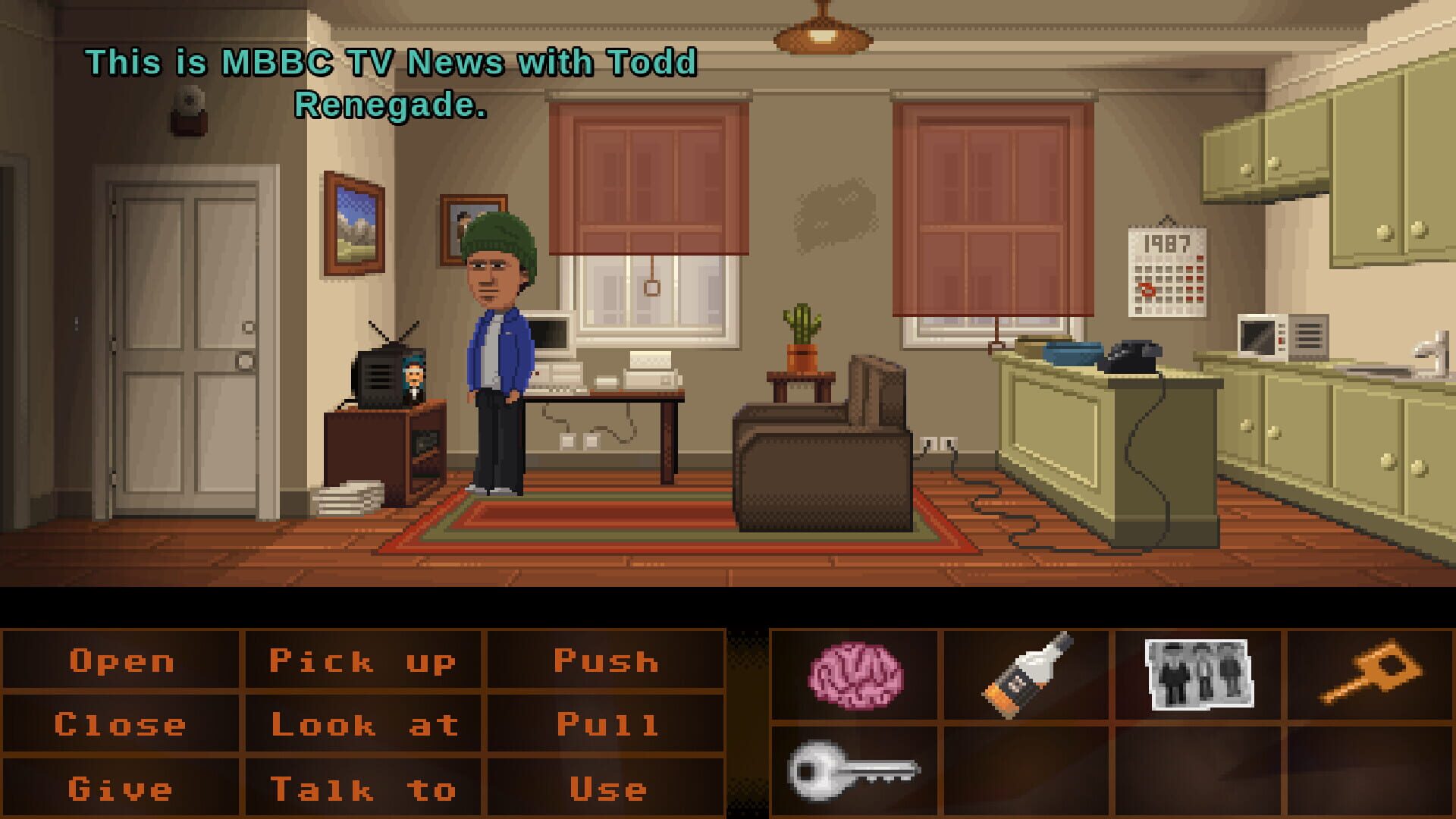
Task: Click the Look at verb
Action: (x=364, y=724)
